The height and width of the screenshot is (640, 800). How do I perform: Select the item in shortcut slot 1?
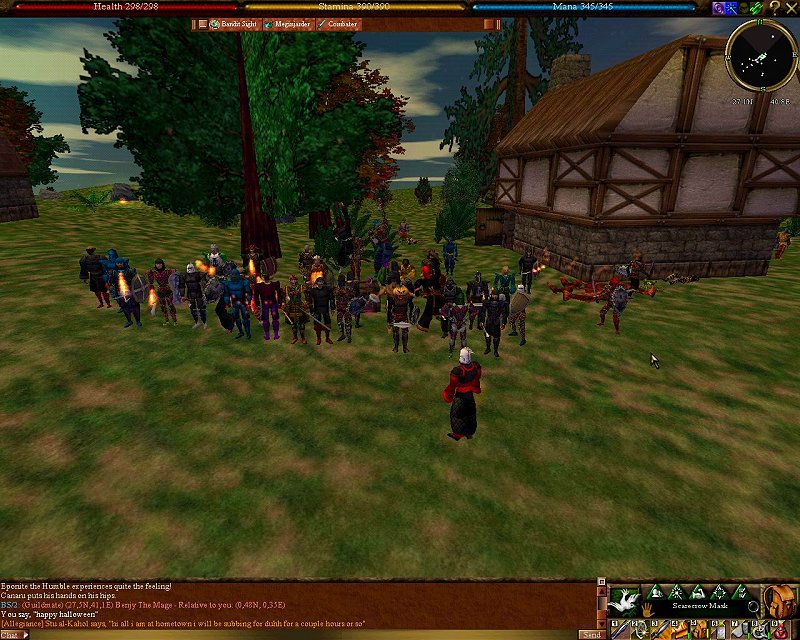tap(619, 630)
